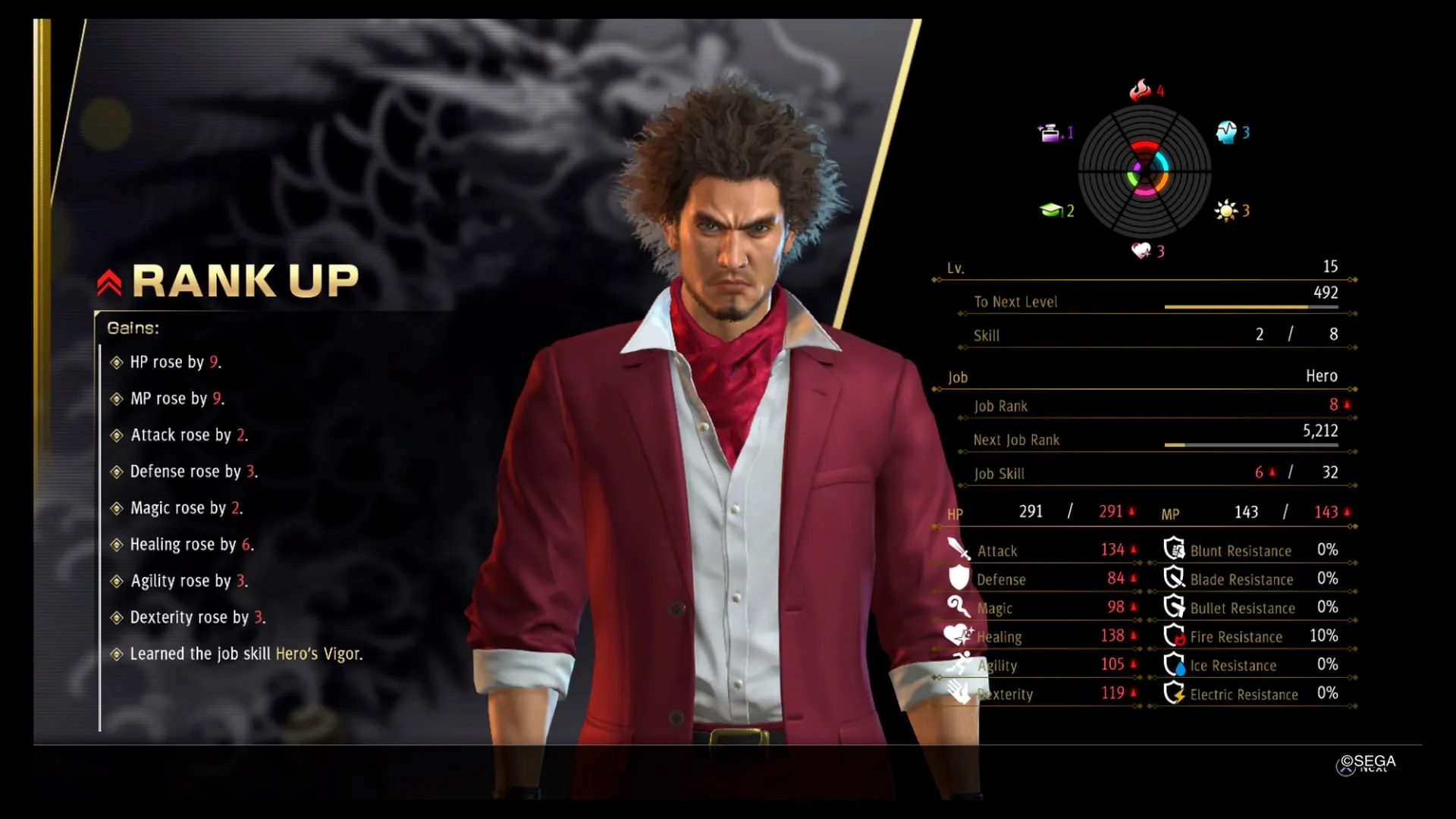
Task: Click the Electric Resistance shield icon
Action: point(1175,693)
